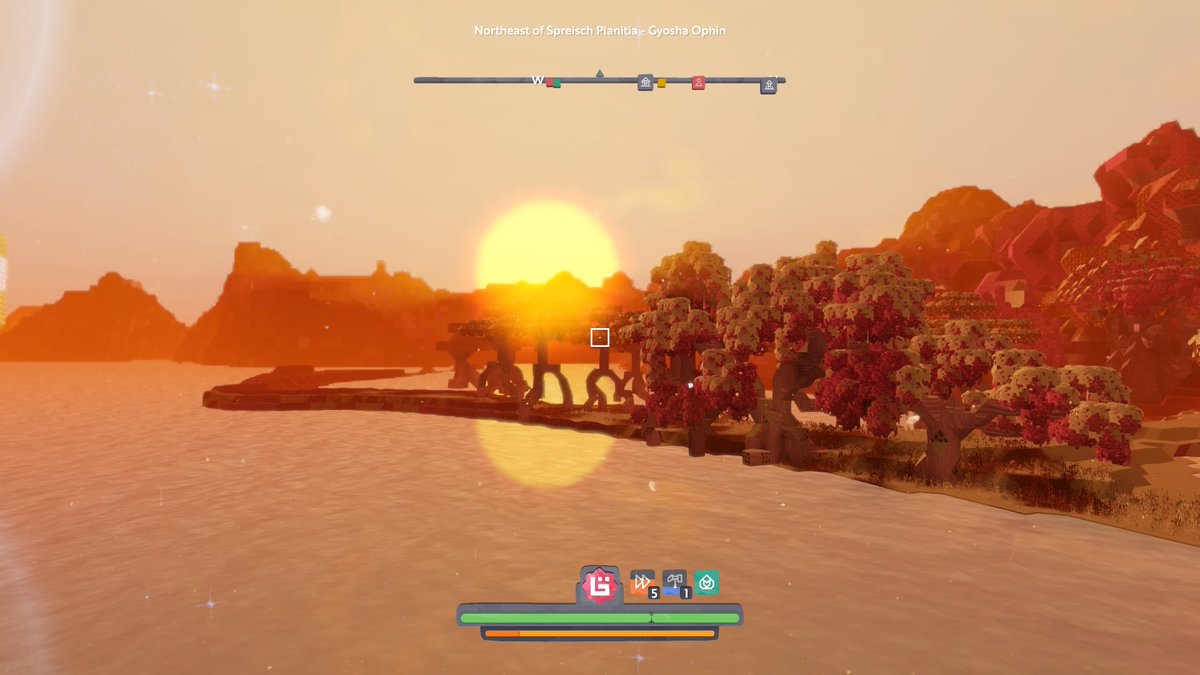This screenshot has width=1200, height=675.
Task: Click the pink smiley character emblem
Action: pos(599,585)
